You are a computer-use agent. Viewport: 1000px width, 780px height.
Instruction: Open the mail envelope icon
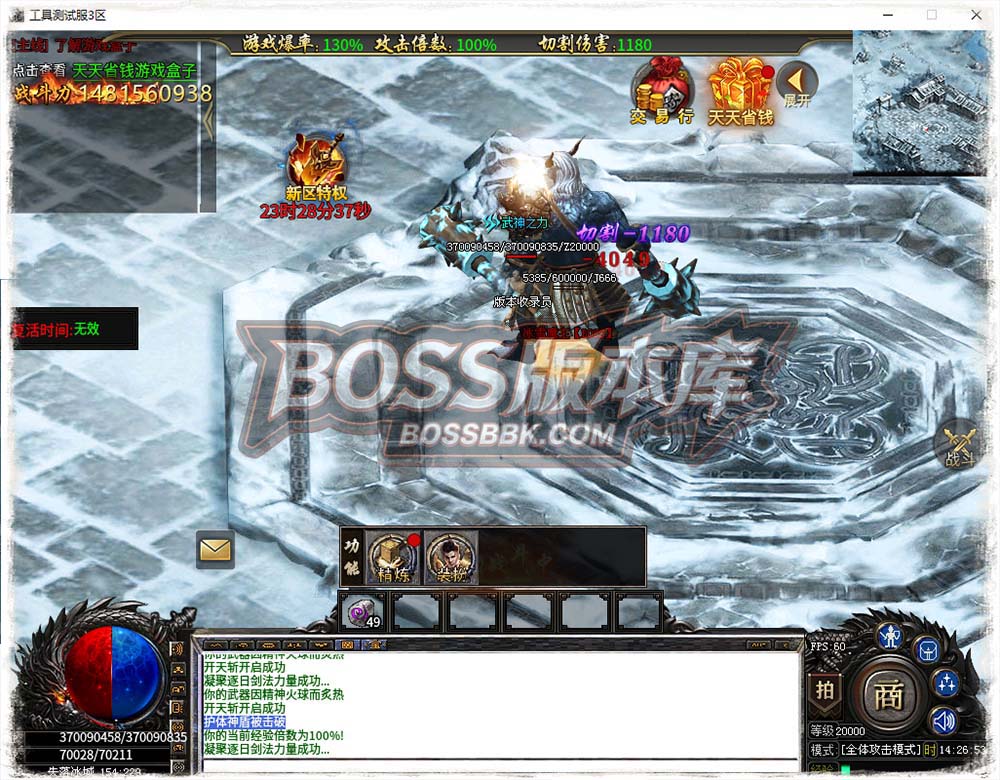pos(215,549)
